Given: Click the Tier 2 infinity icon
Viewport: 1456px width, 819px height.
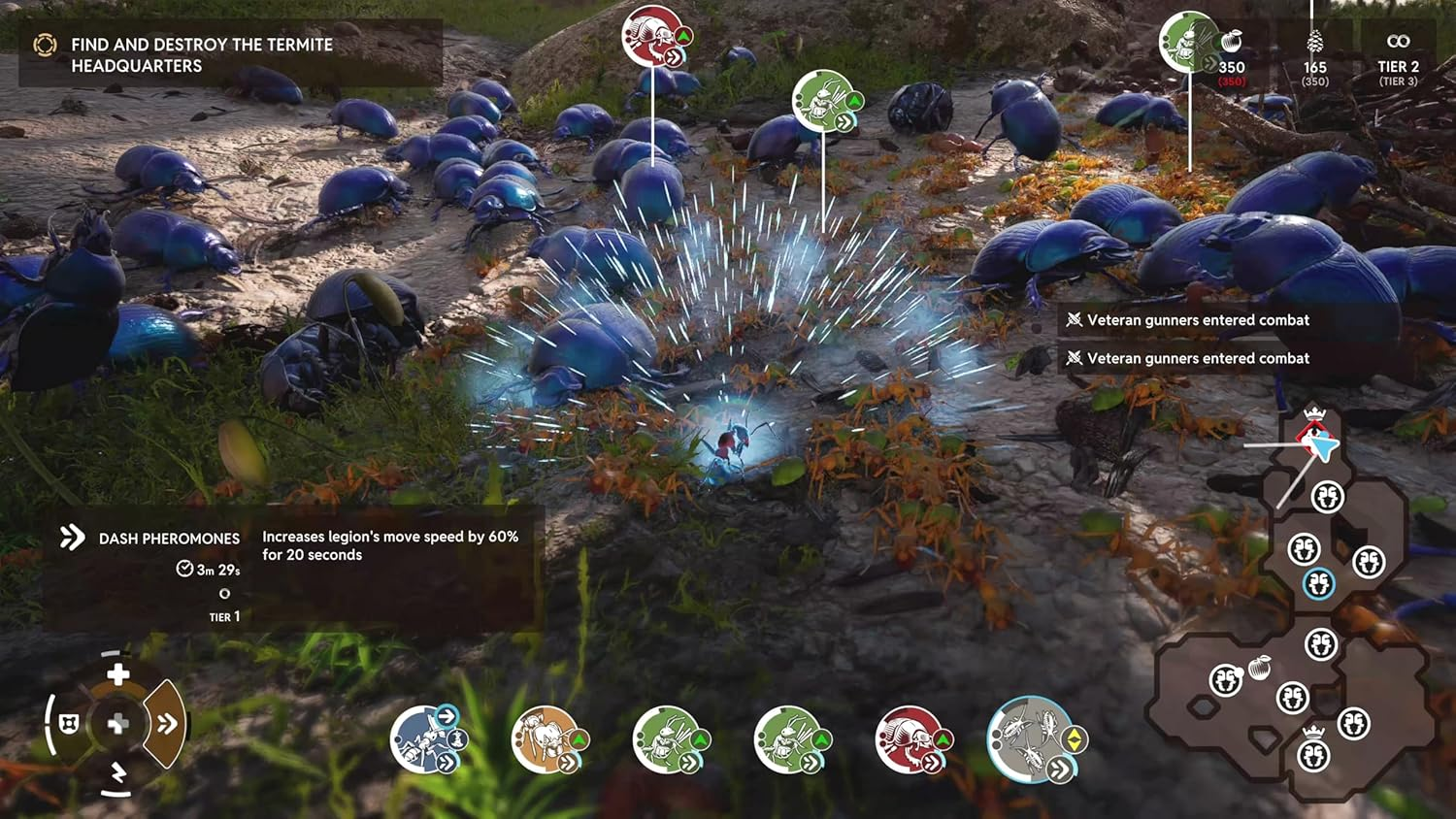Looking at the screenshot, I should click(1399, 41).
